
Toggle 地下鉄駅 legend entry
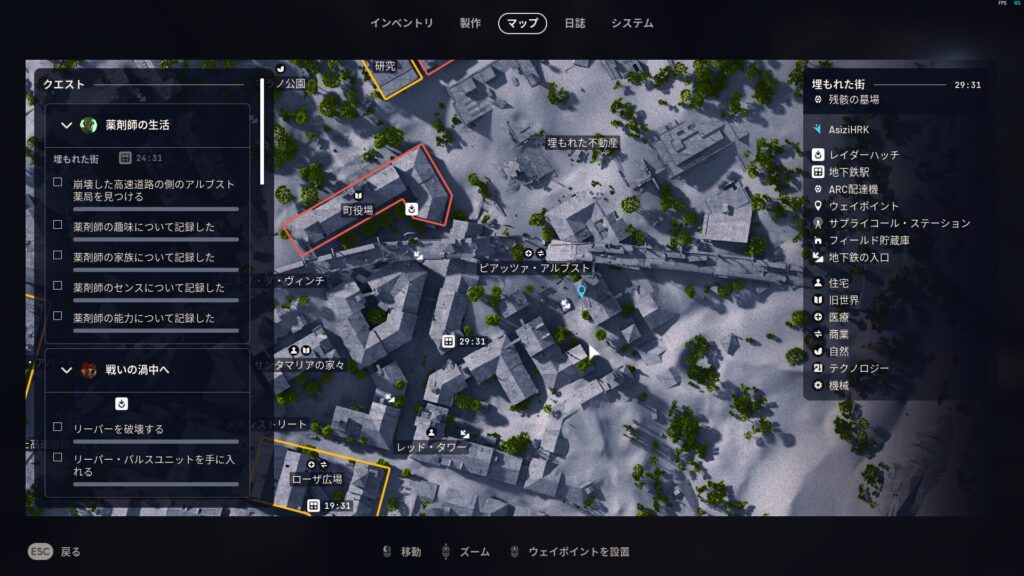pyautogui.click(x=849, y=172)
